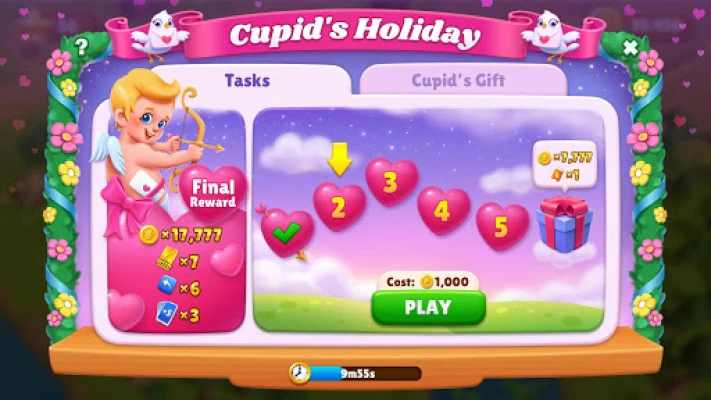The width and height of the screenshot is (711, 400).
Task: Inspect the blue gift box reward
Action: coord(564,223)
